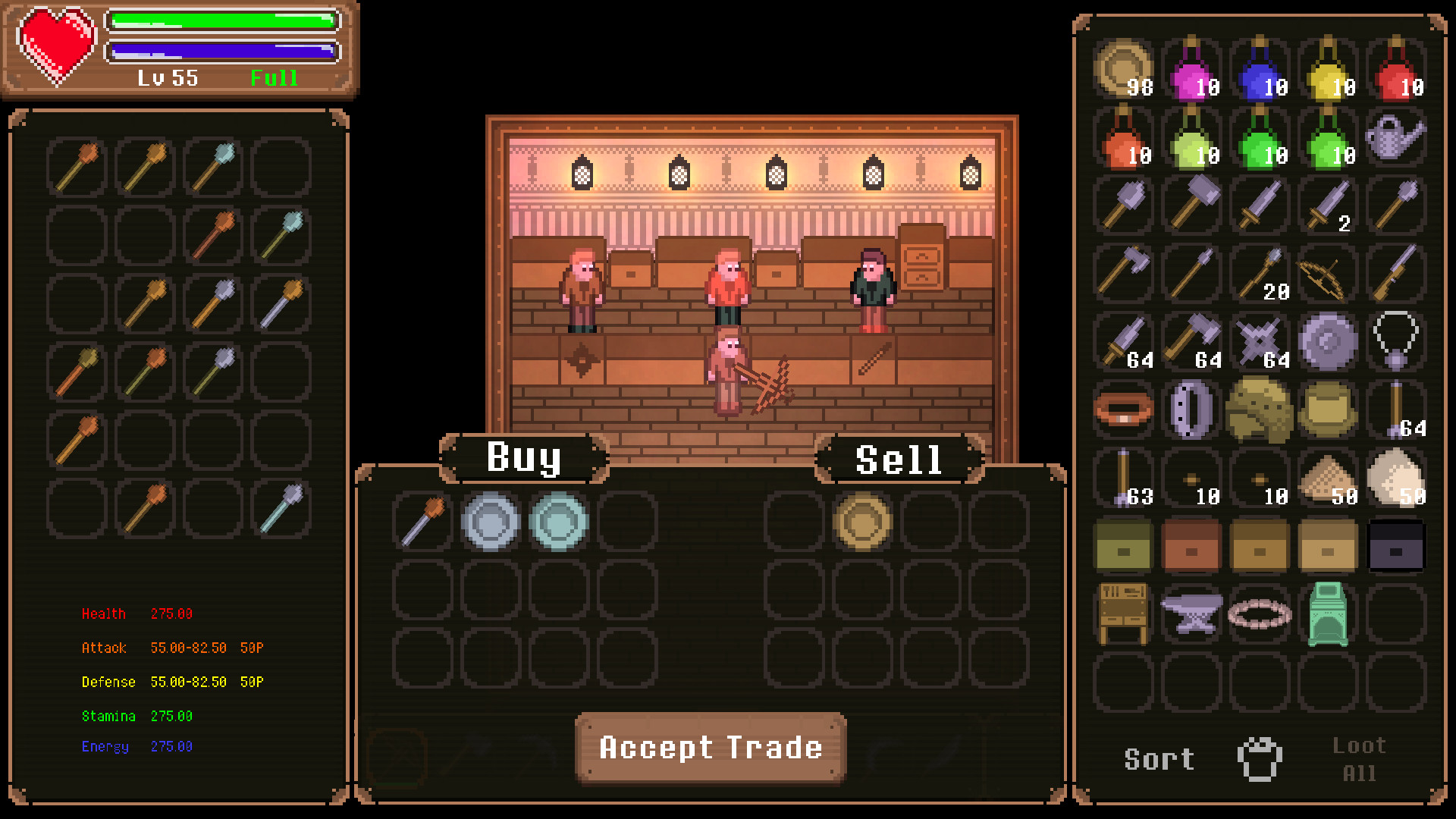Click the rifle item in inventory

point(1395,273)
